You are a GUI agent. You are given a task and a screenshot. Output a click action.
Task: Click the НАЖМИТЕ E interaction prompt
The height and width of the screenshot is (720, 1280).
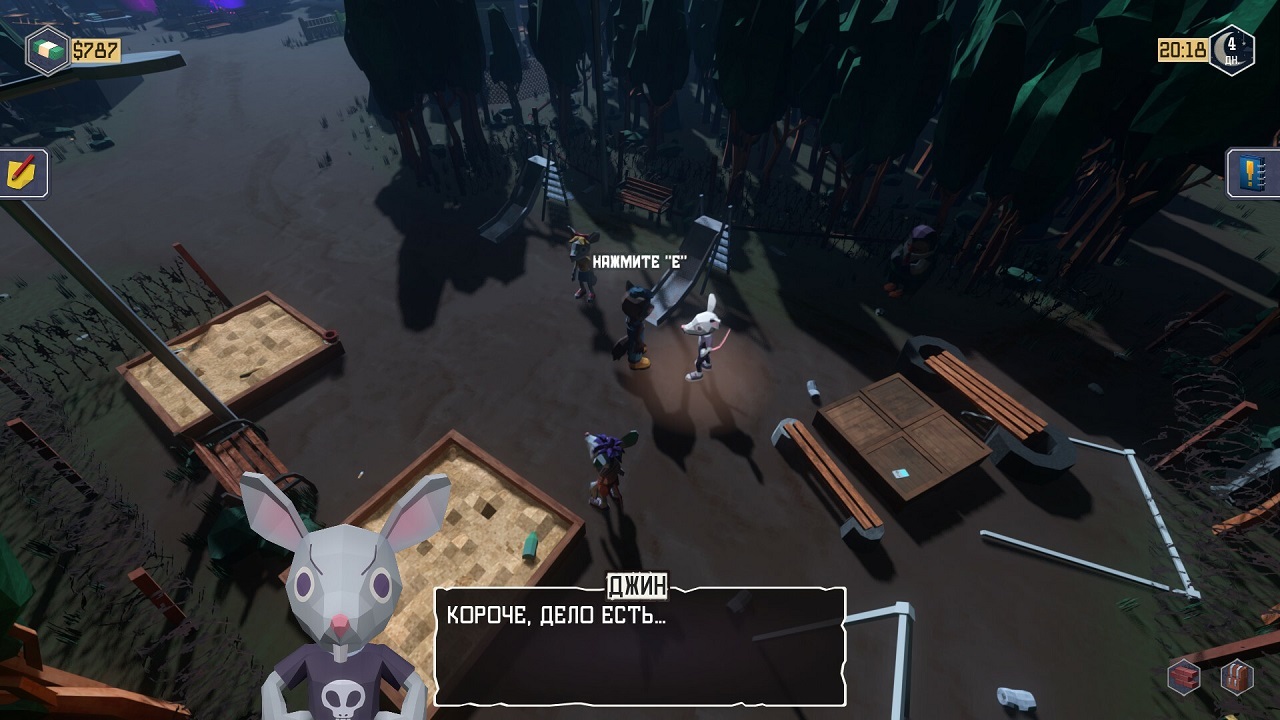pos(639,258)
